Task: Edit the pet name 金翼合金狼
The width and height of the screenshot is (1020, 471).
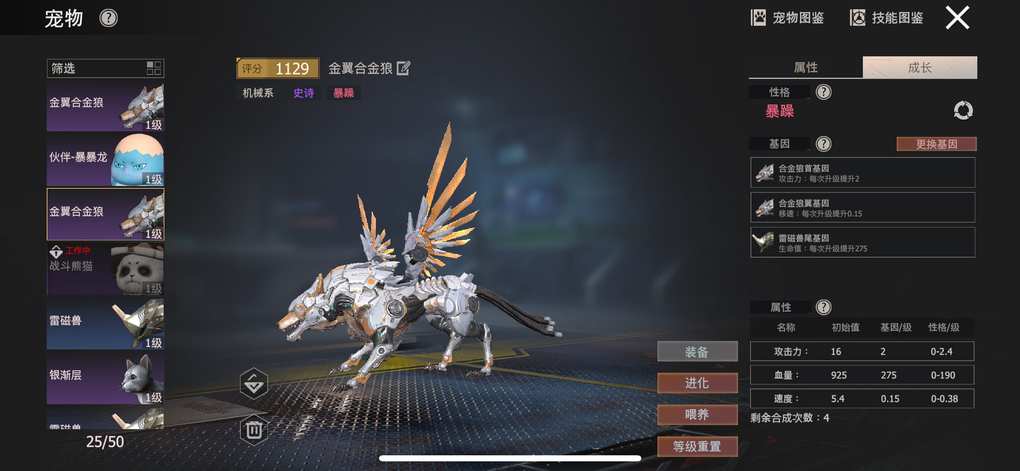Action: [404, 68]
